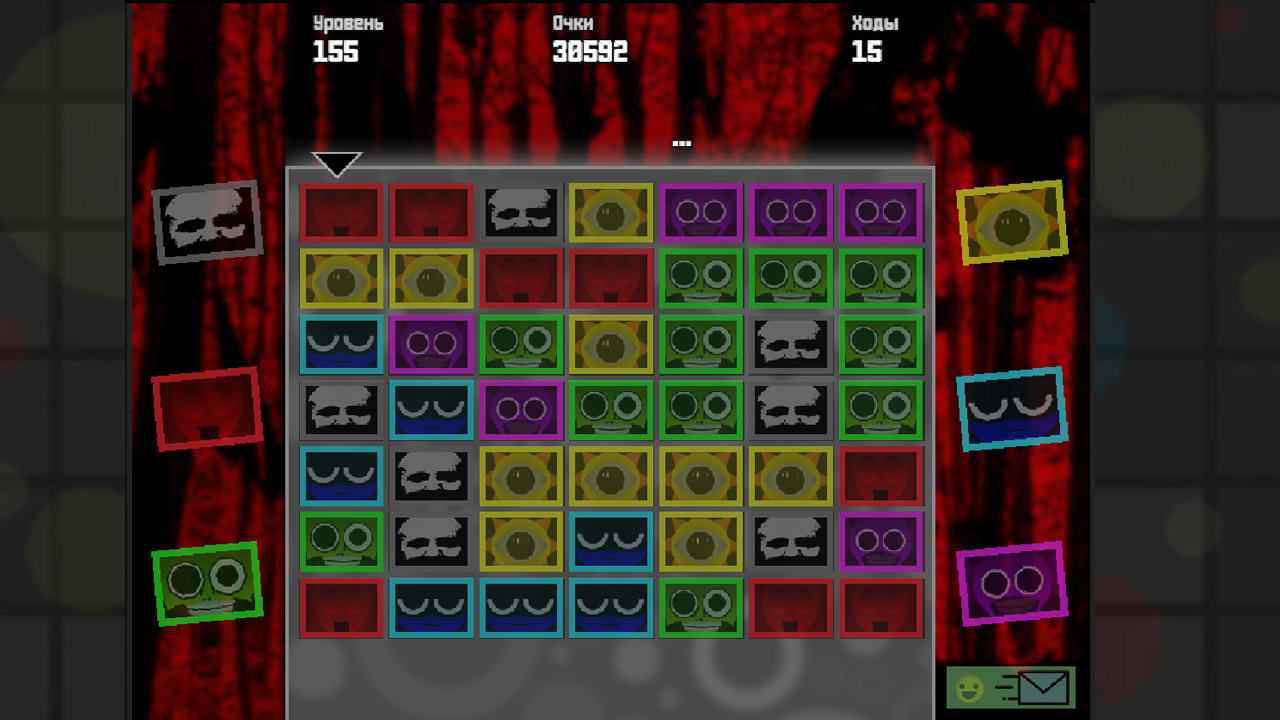
Task: Select the gray skull tile in the board's top row
Action: 521,212
